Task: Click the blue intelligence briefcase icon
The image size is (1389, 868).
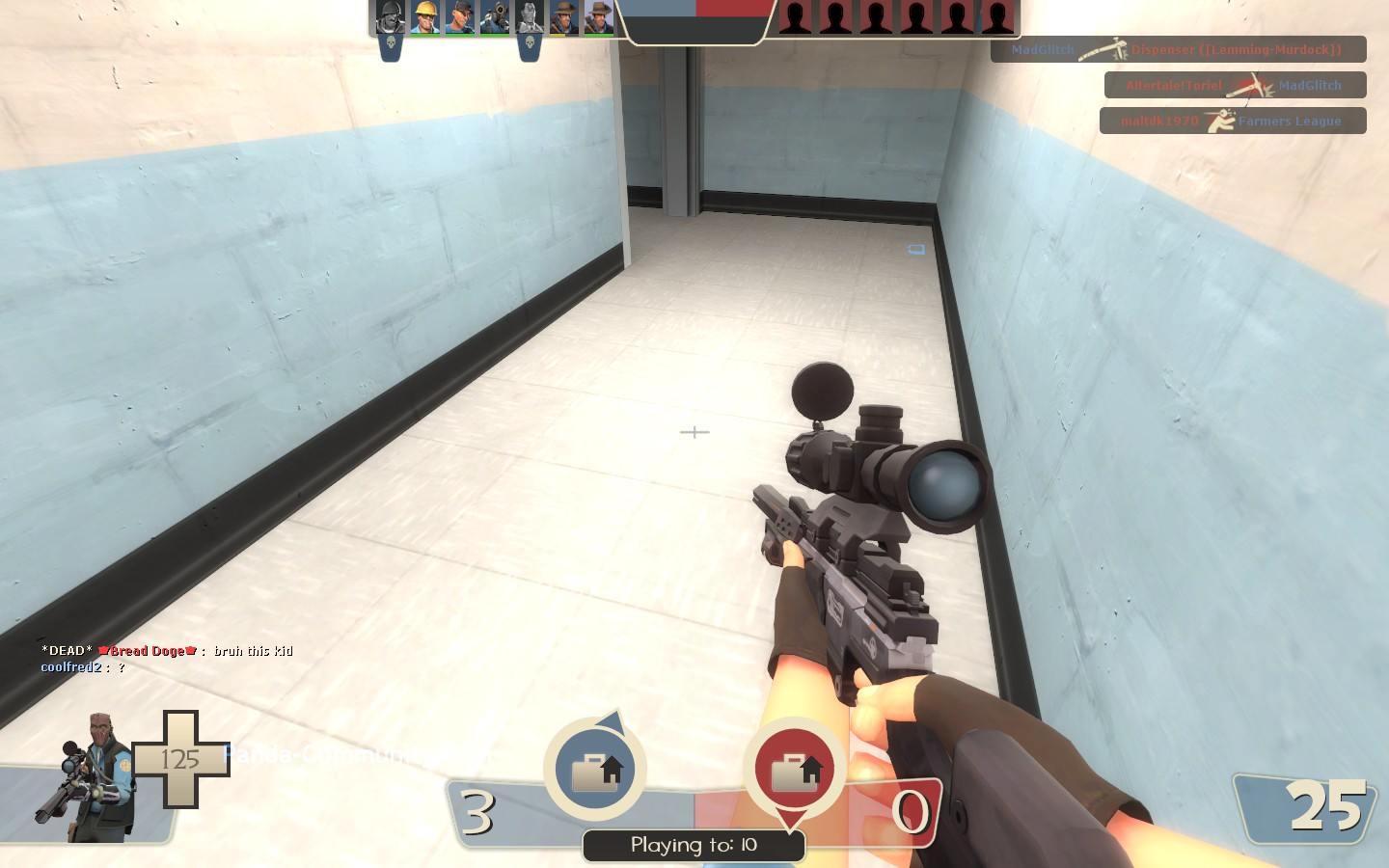Action: click(596, 770)
